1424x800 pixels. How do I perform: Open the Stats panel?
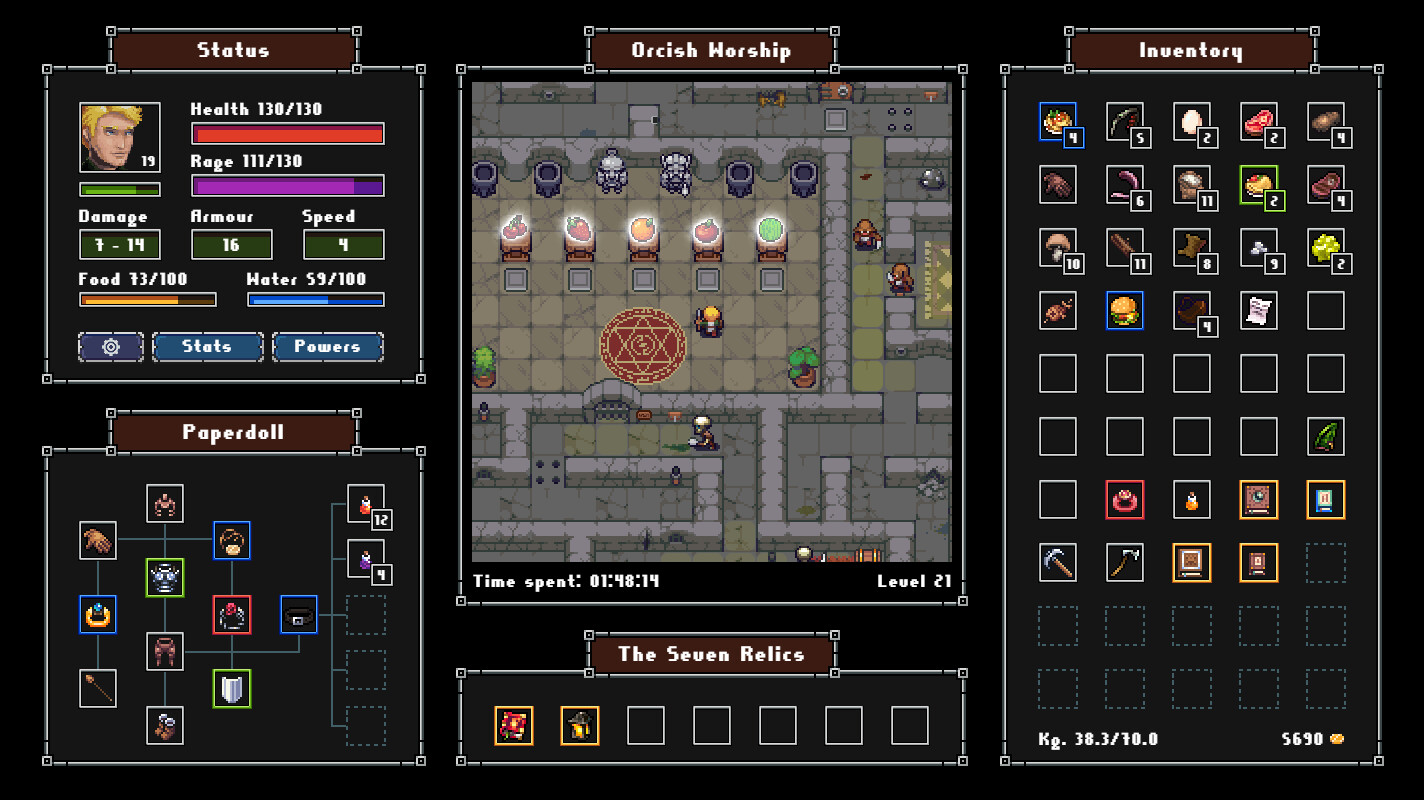point(208,347)
